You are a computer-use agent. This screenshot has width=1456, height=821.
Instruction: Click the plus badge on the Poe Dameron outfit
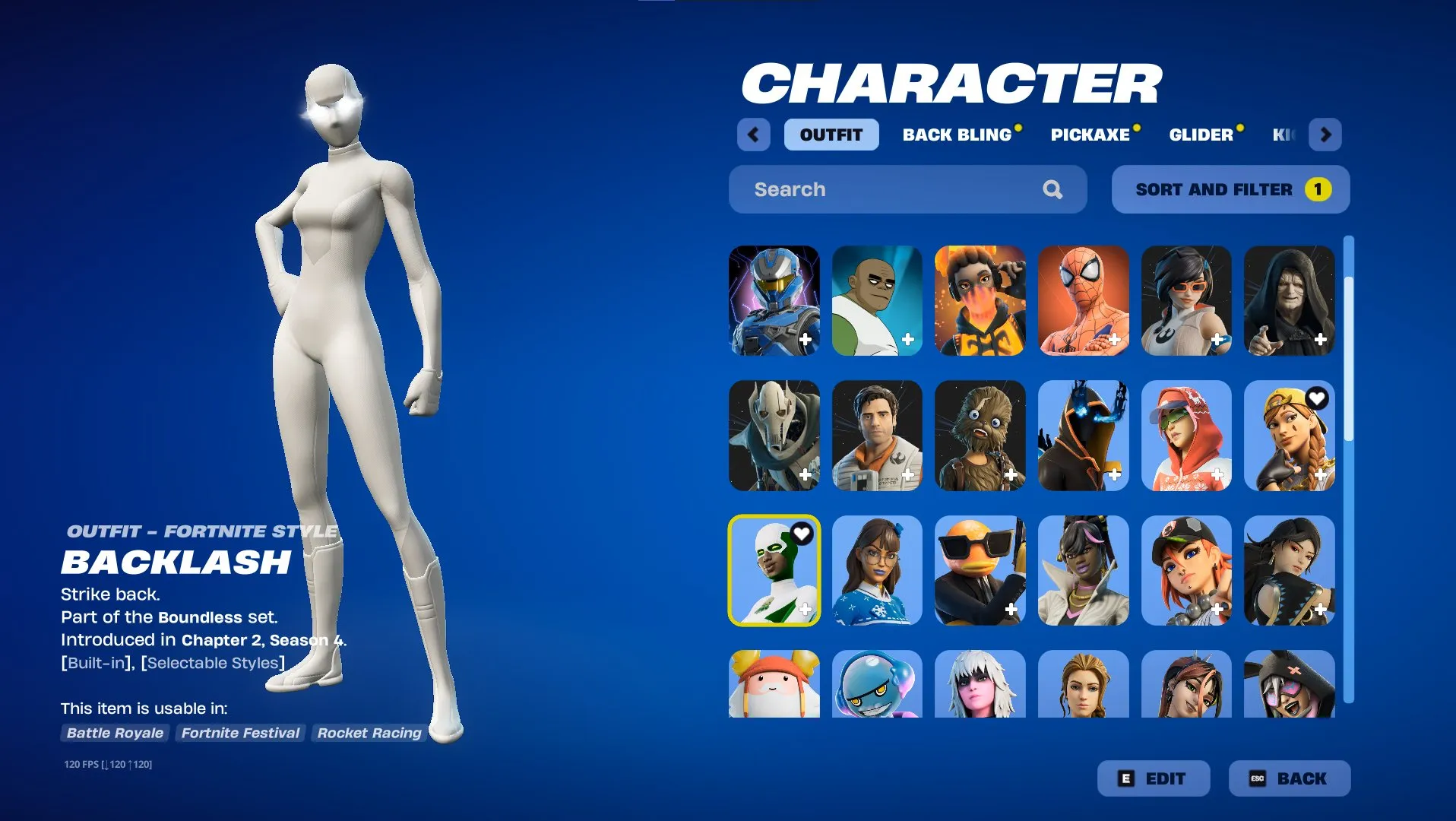tap(909, 474)
